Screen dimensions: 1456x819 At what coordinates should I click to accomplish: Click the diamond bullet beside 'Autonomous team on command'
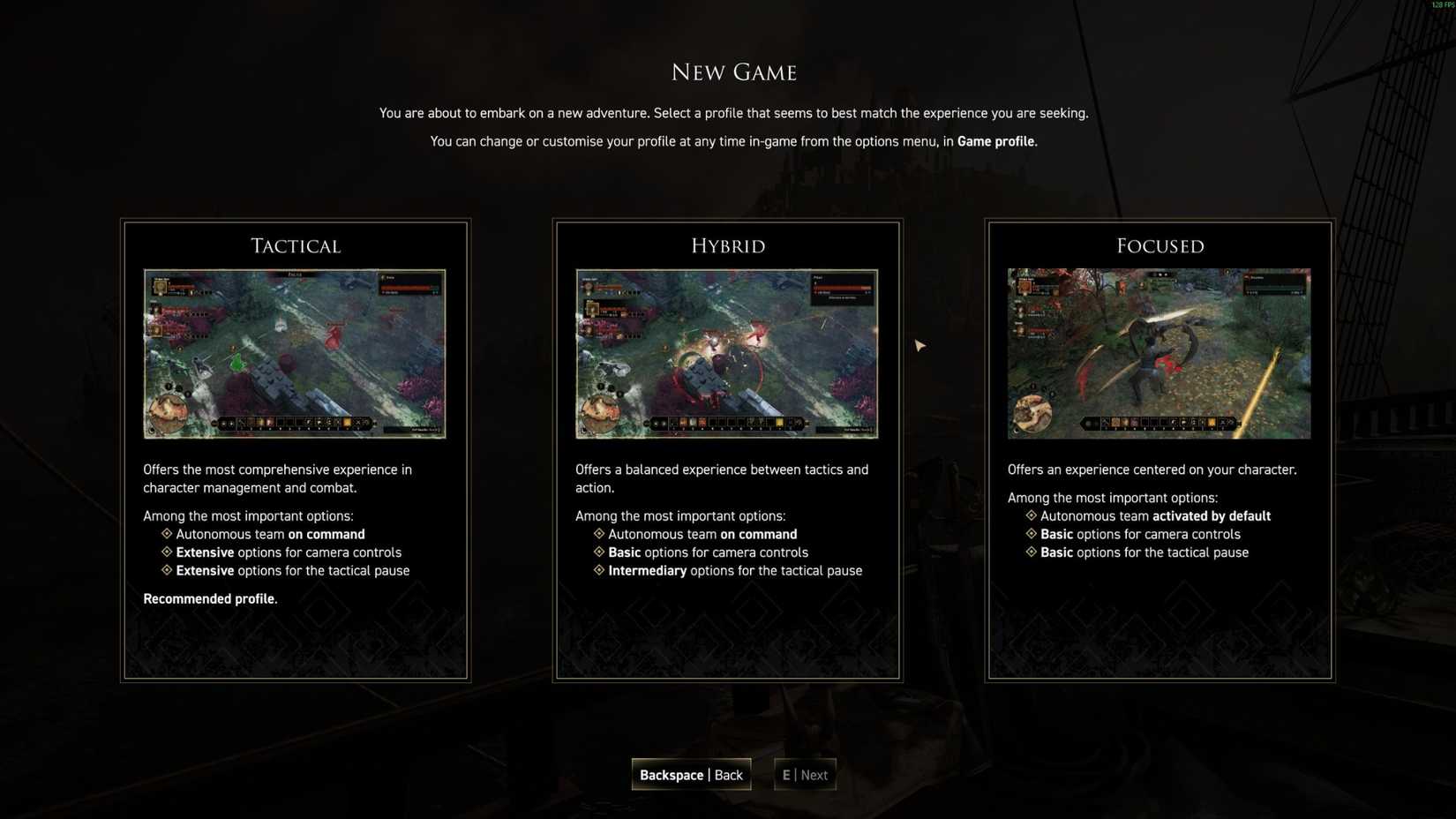click(166, 534)
